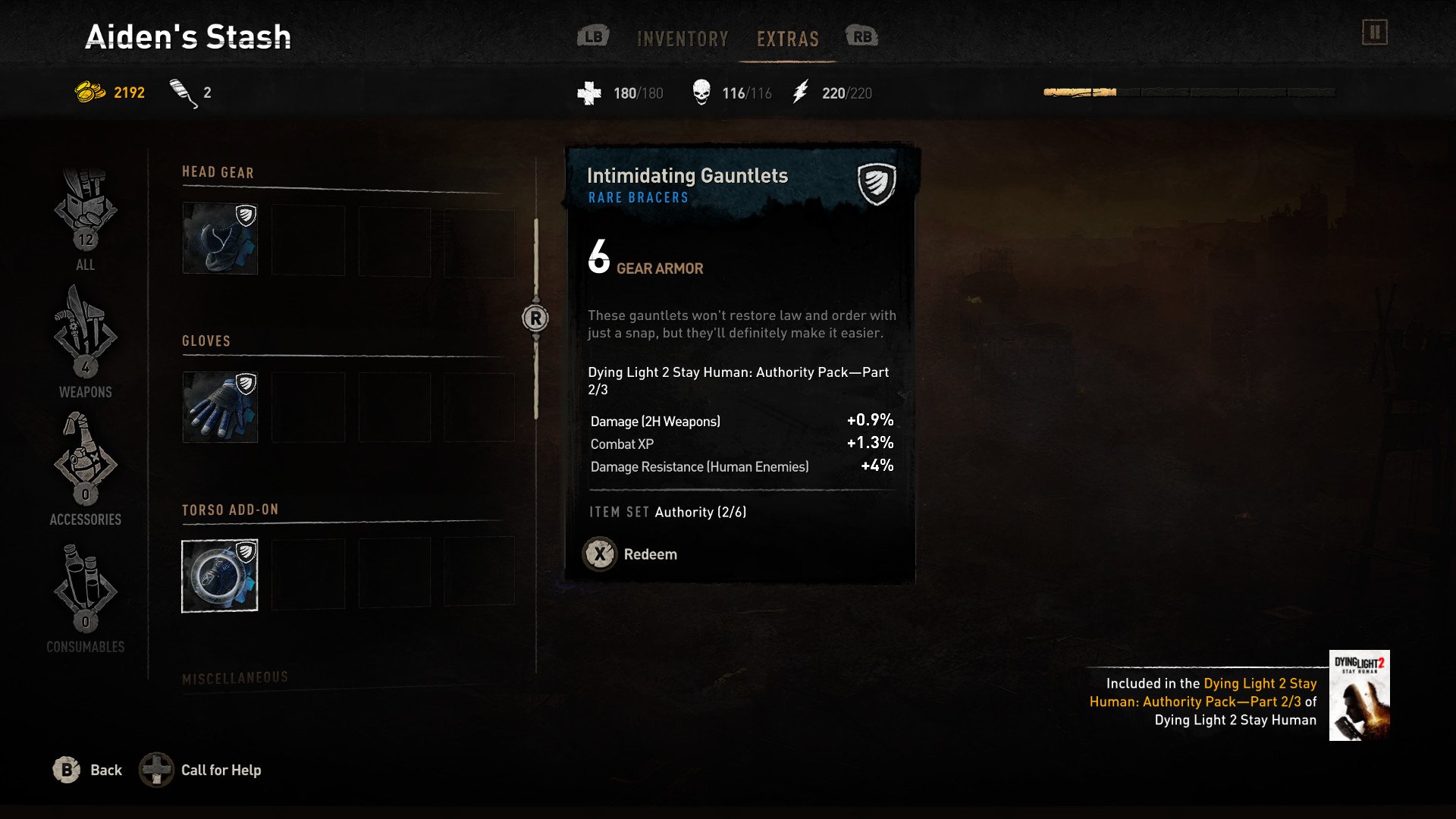Select the highlighted torso add-on slot

220,576
